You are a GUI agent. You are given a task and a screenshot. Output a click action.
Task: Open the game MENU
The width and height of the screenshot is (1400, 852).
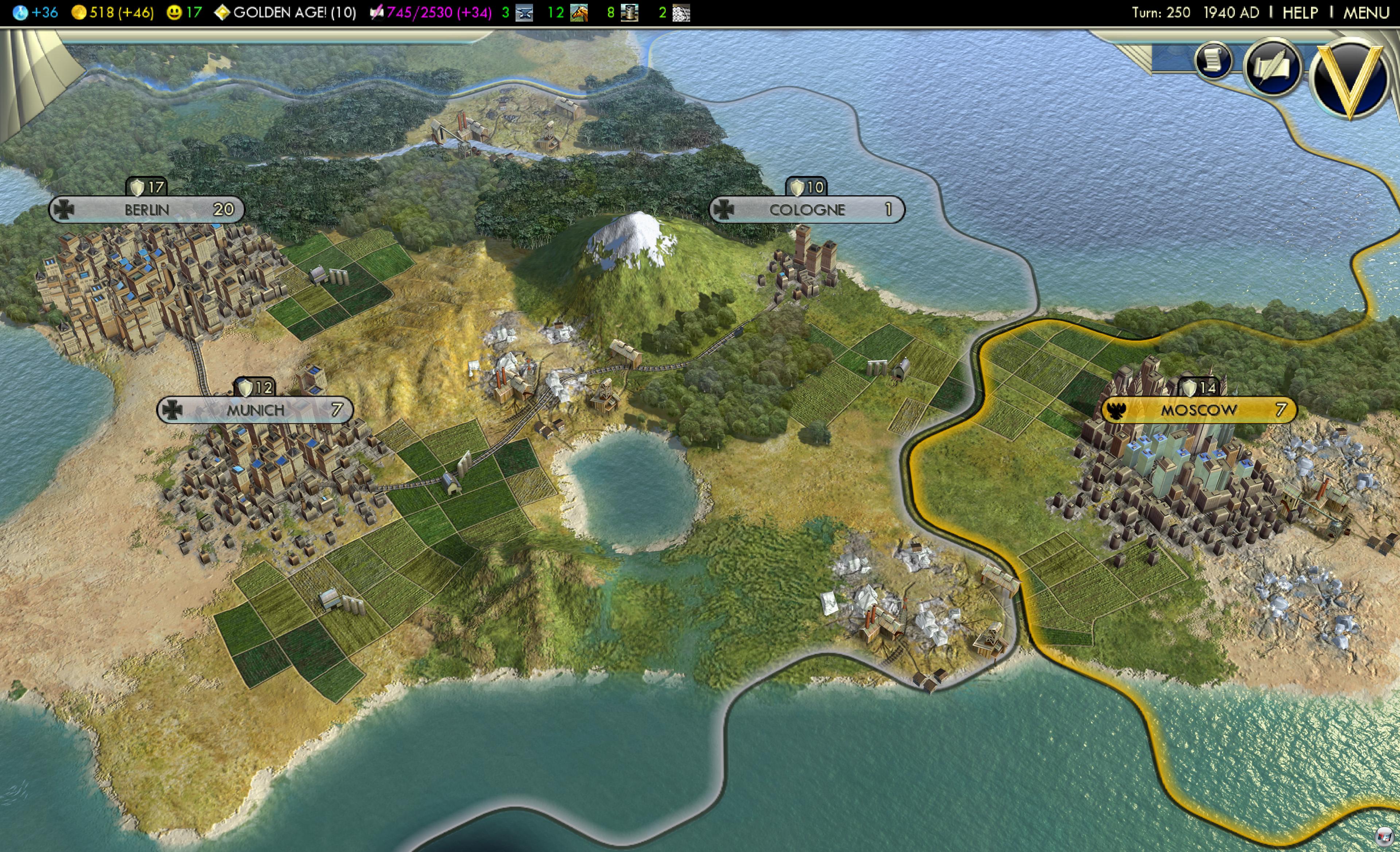tap(1366, 12)
